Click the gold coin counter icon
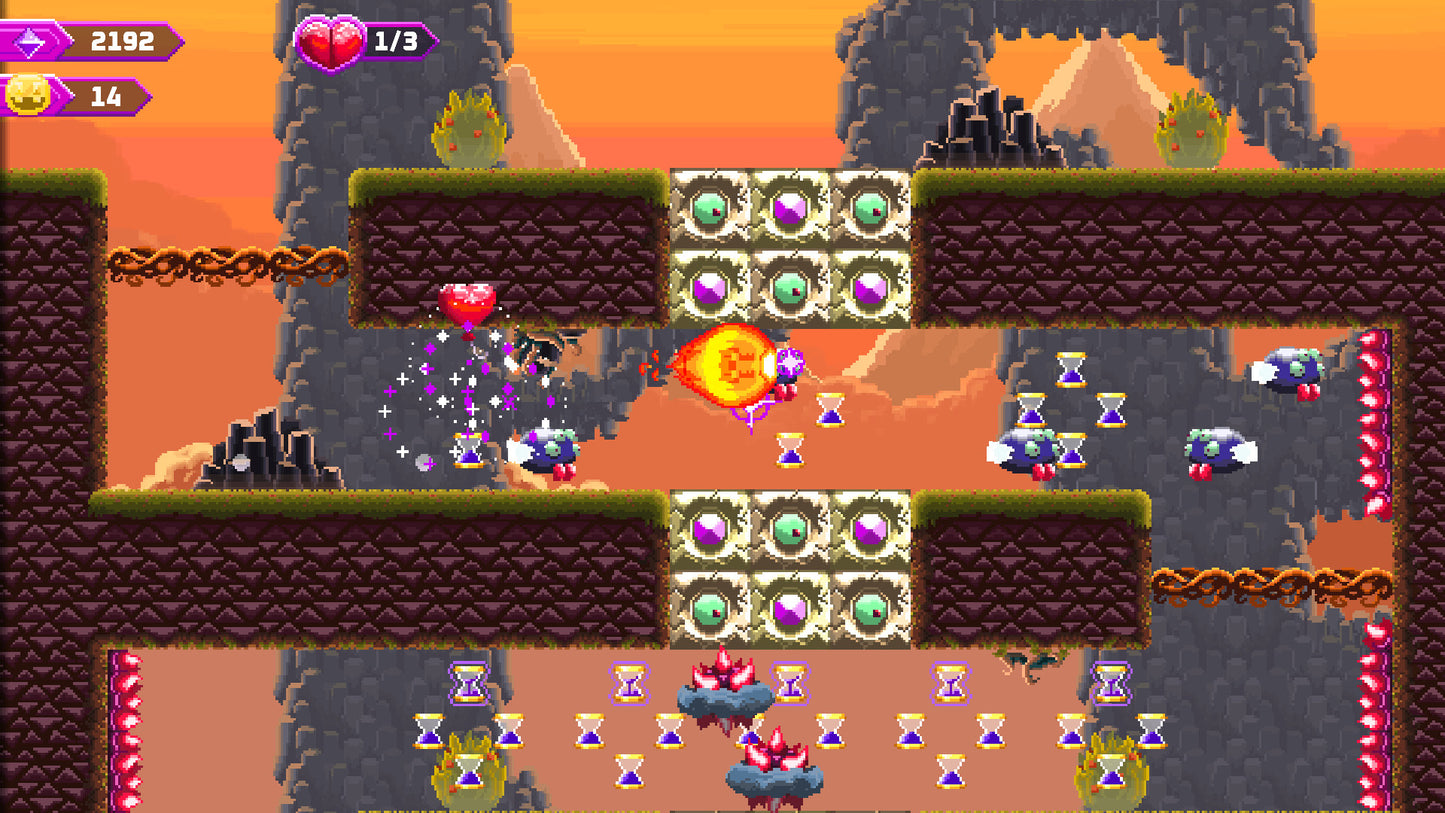 click(27, 97)
